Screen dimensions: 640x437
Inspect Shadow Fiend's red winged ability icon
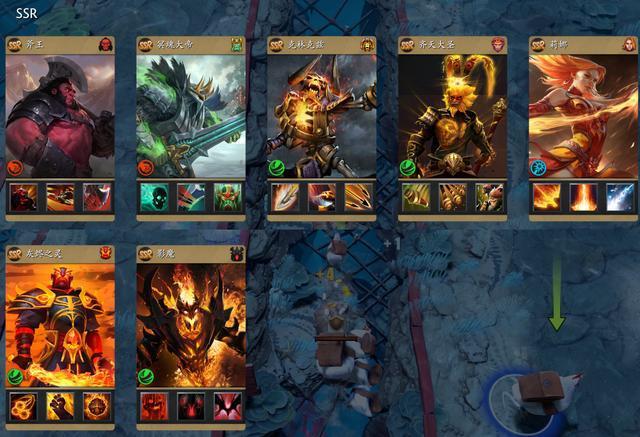[228, 405]
